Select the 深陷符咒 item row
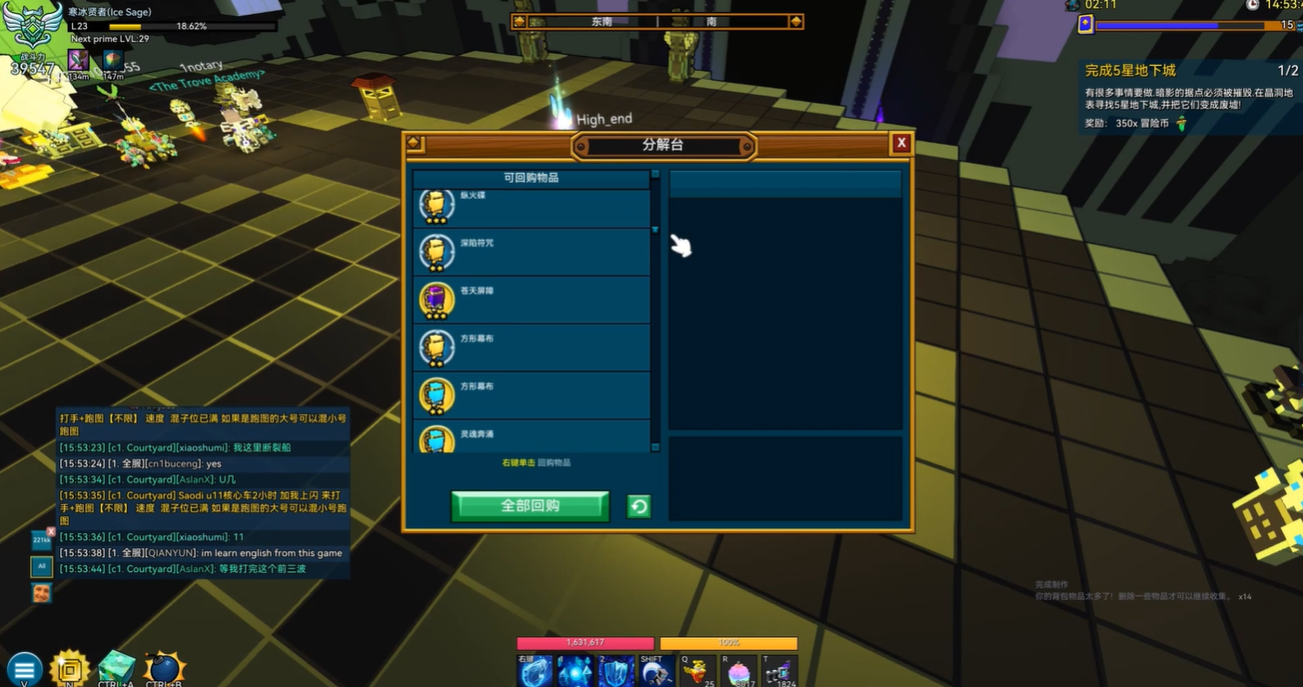Image resolution: width=1303 pixels, height=687 pixels. click(532, 252)
